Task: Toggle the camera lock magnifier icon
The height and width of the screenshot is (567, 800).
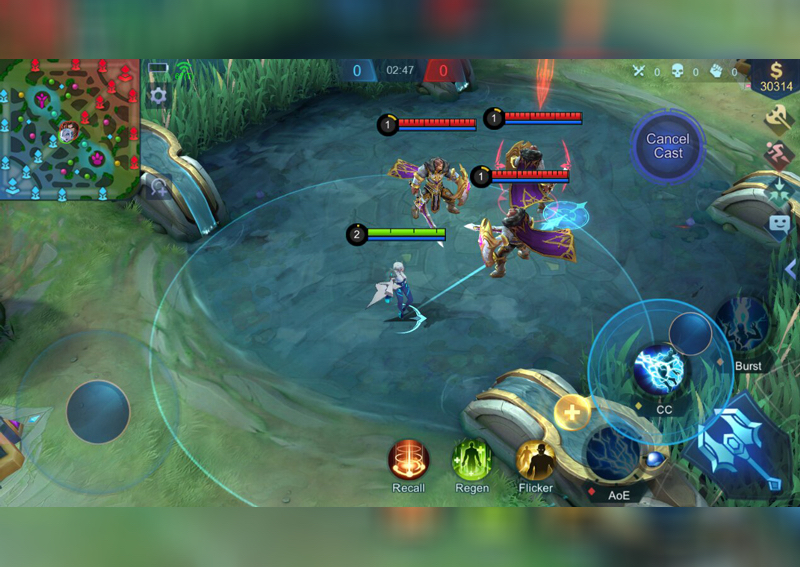Action: (x=157, y=187)
